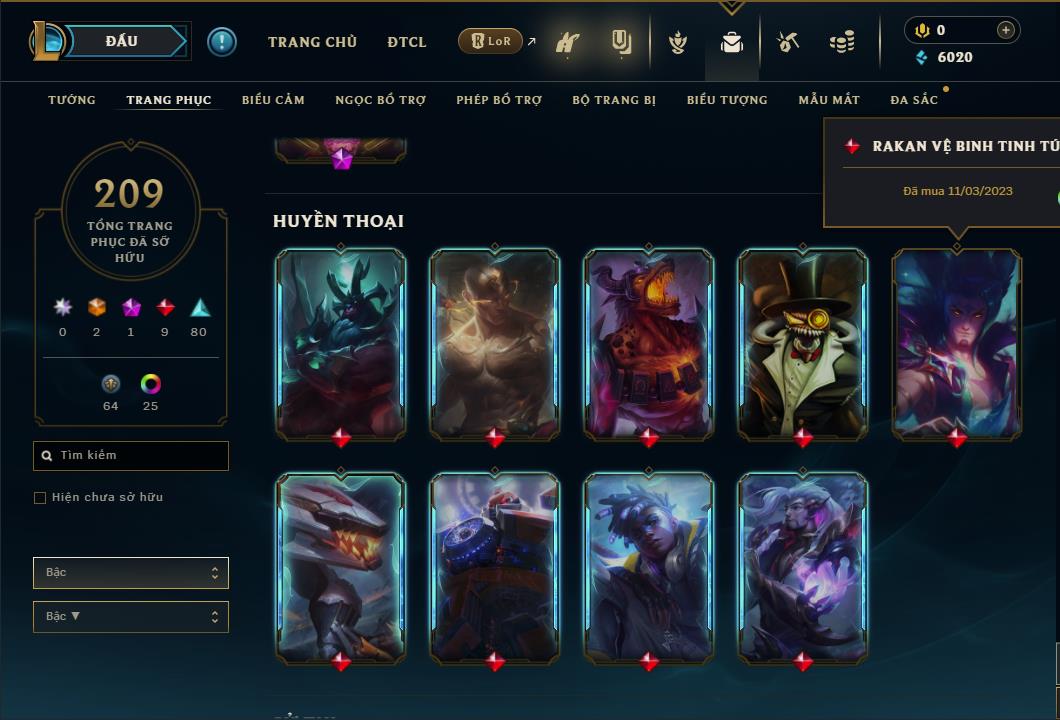Go to TRANG CHỦ home page

312,42
